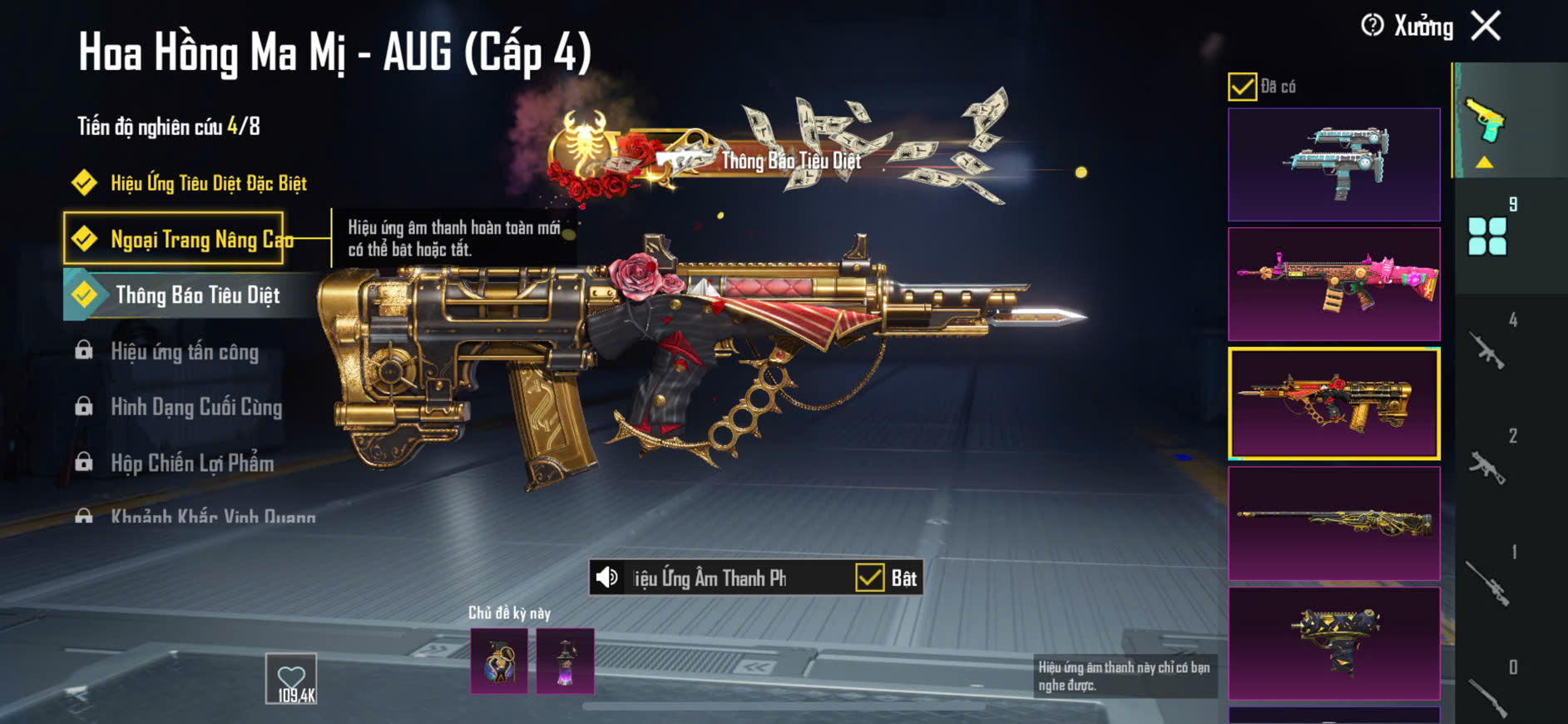This screenshot has width=1568, height=724.
Task: Select the grenade theme item thumbnail
Action: click(x=499, y=662)
